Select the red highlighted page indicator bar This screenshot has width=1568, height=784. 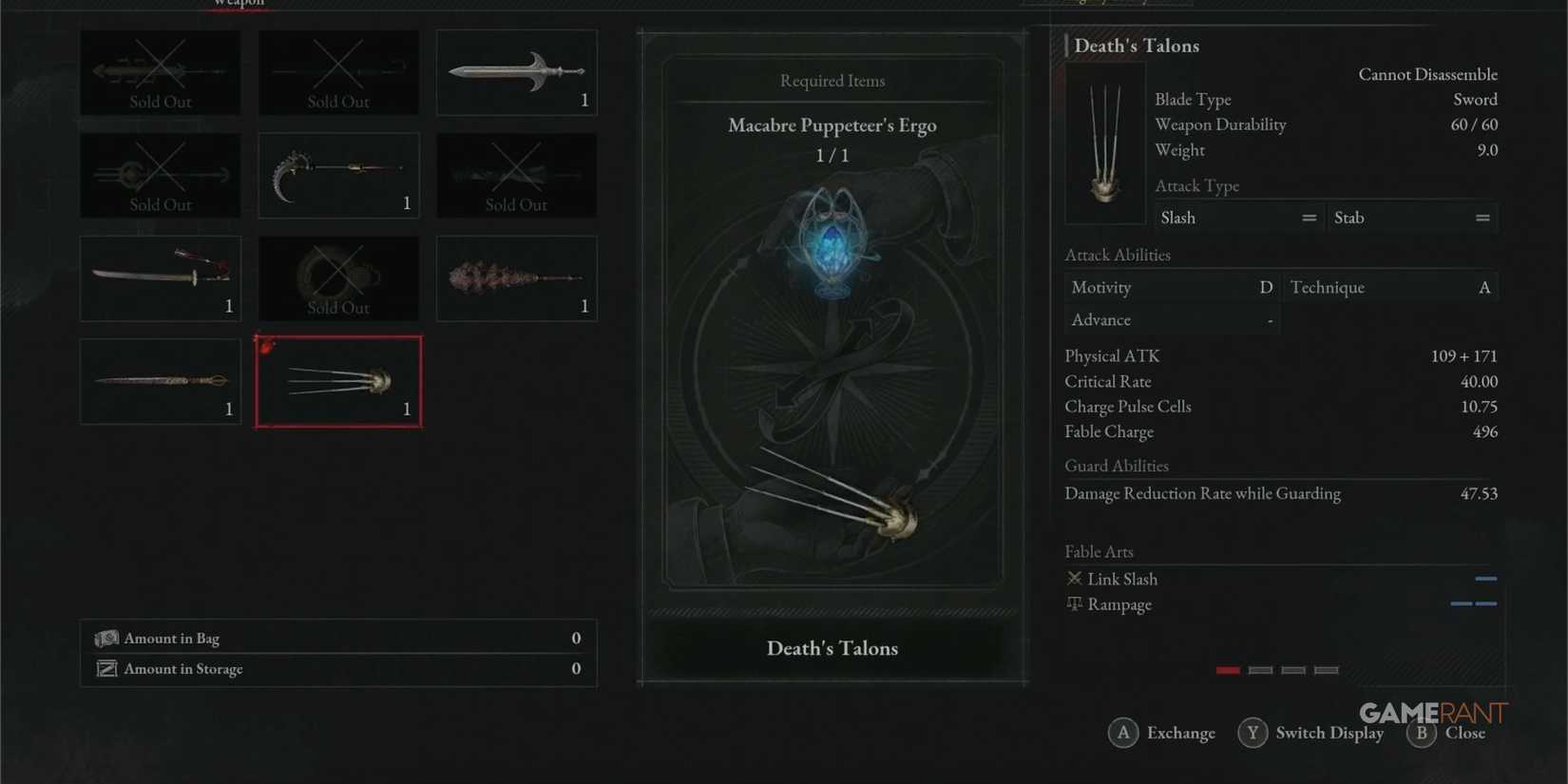[1227, 669]
